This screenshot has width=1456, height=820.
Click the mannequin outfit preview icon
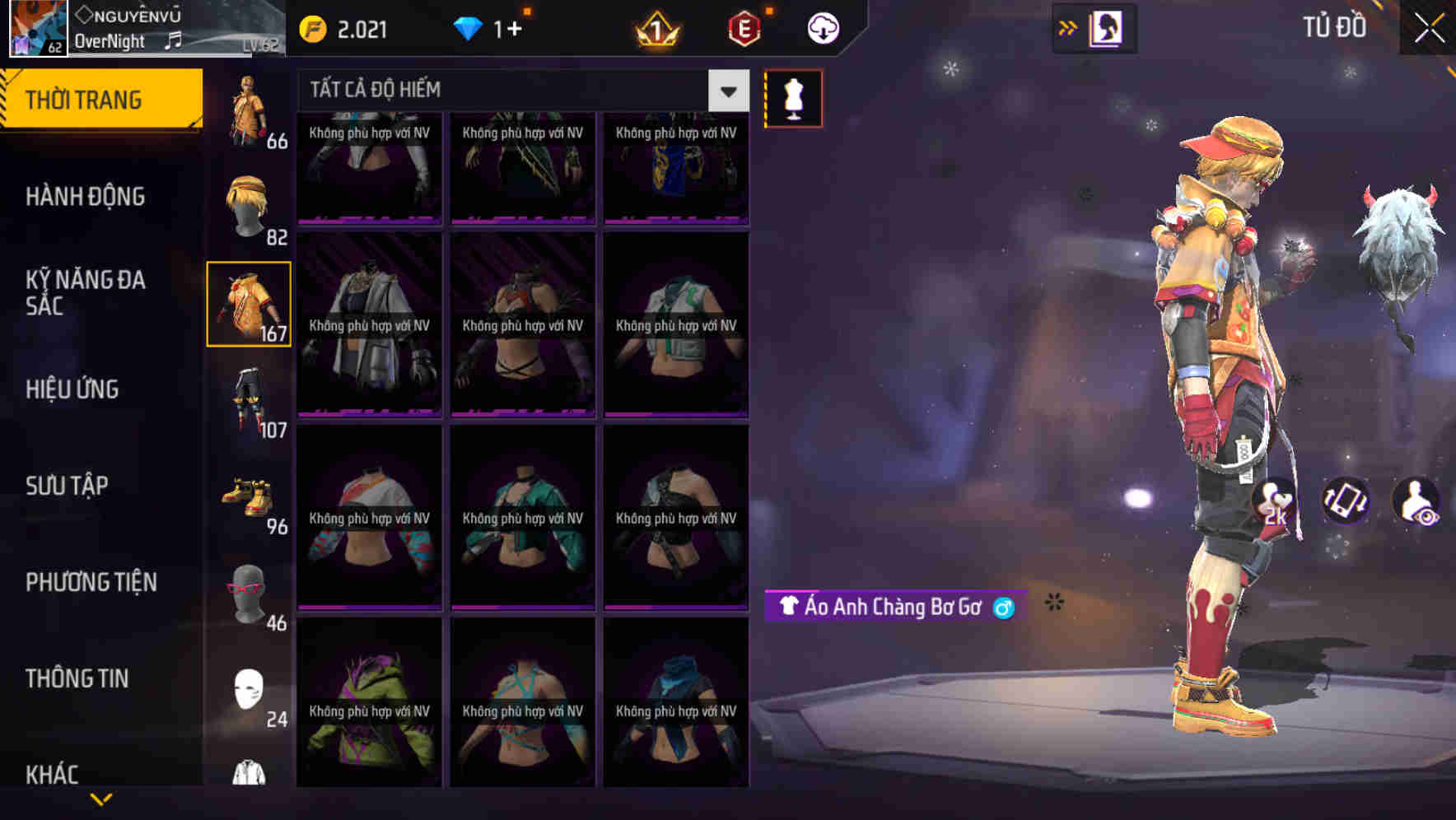(x=793, y=97)
